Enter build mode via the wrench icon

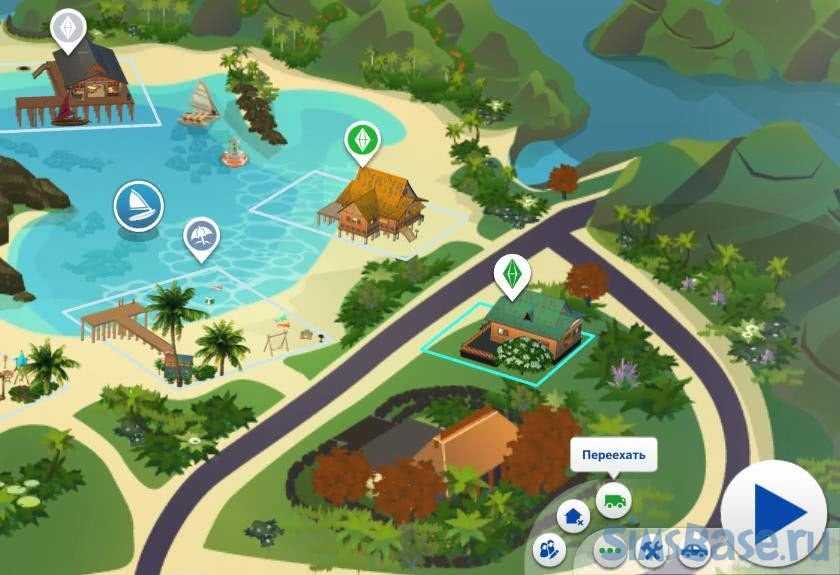tap(651, 550)
